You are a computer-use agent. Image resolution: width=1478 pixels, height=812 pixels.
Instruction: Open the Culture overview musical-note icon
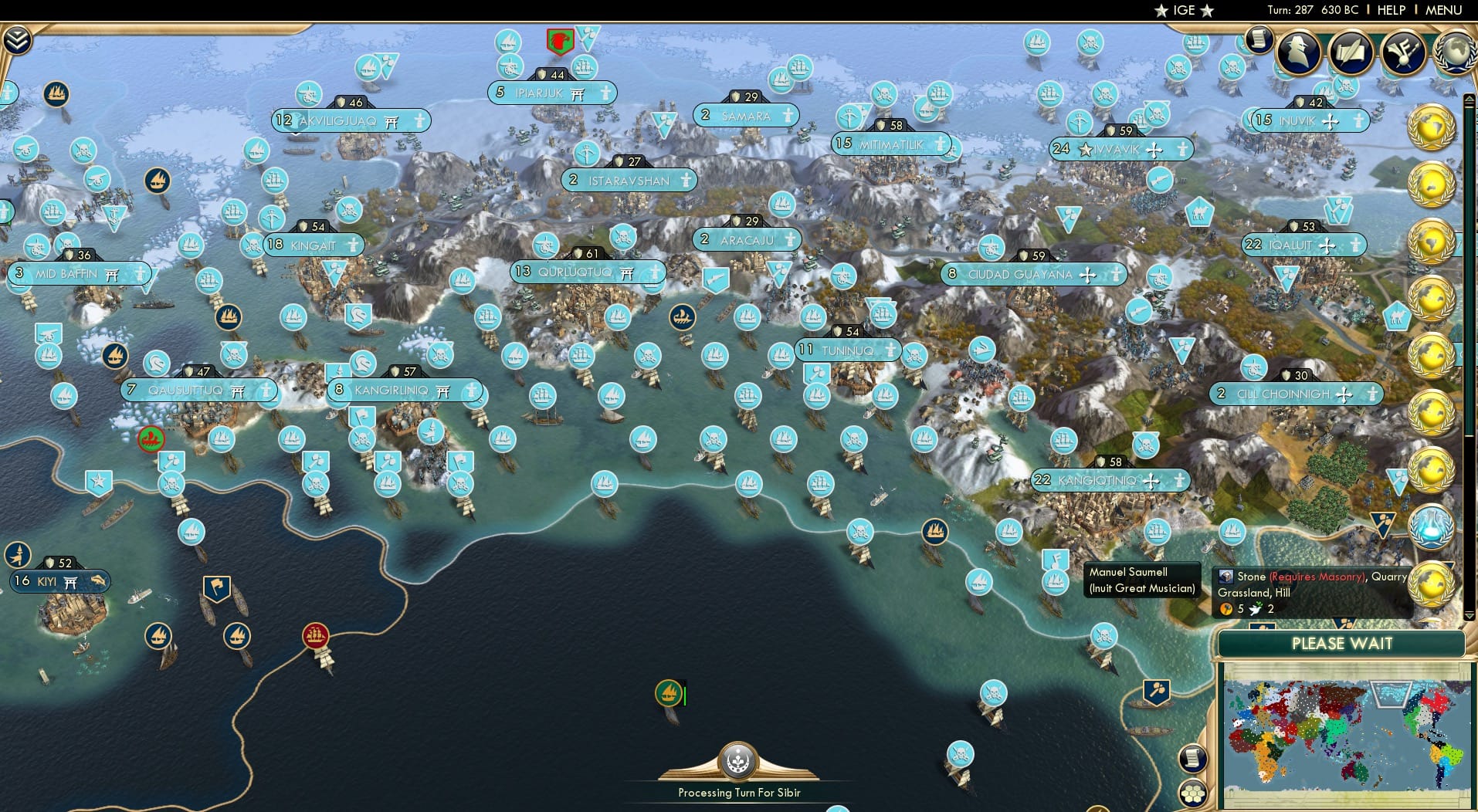pyautogui.click(x=1402, y=52)
